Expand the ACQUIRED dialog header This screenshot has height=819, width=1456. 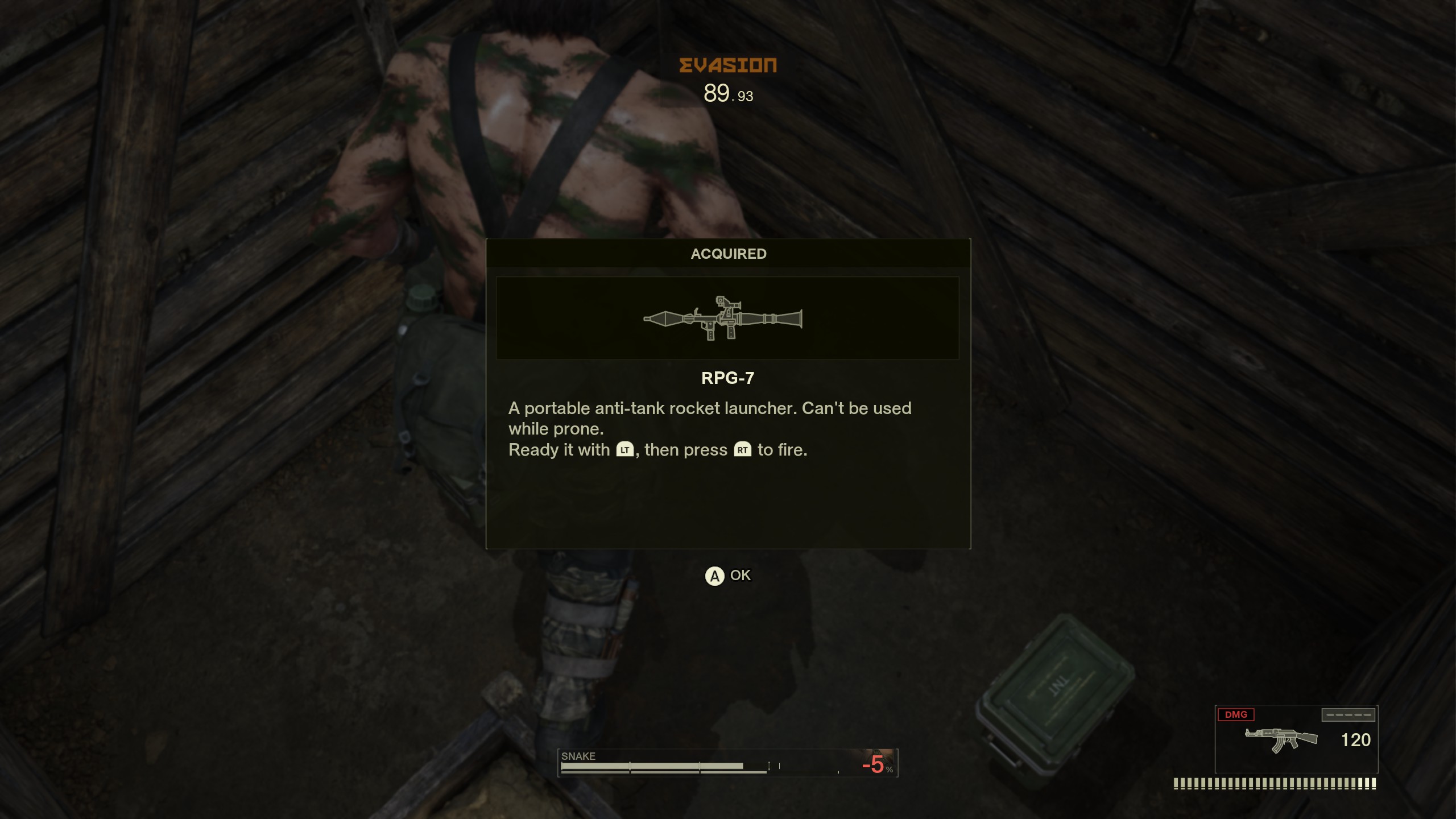(x=729, y=254)
